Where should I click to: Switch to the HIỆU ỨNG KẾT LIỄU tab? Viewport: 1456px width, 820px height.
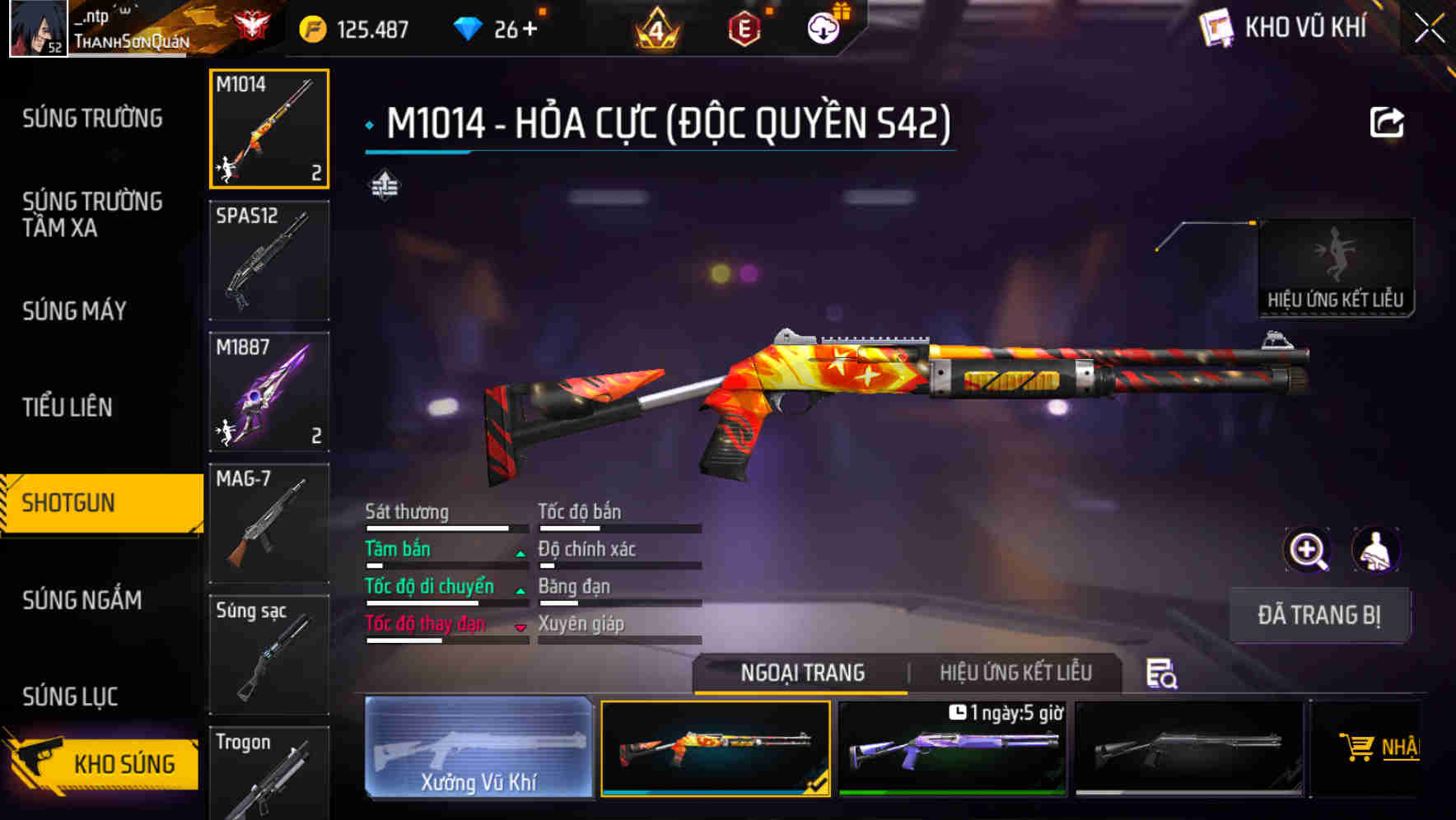(1016, 673)
